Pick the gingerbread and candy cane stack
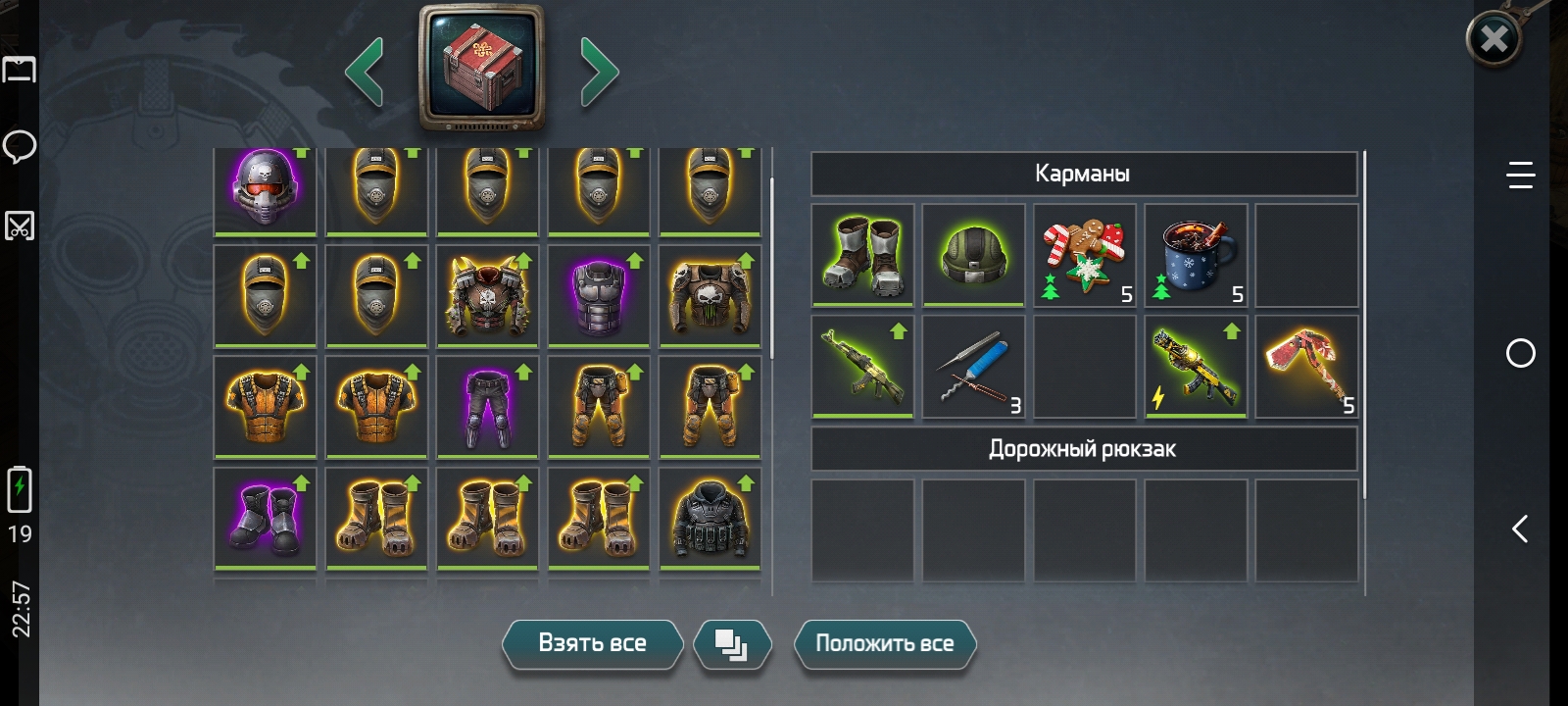1568x706 pixels. pyautogui.click(x=1084, y=255)
